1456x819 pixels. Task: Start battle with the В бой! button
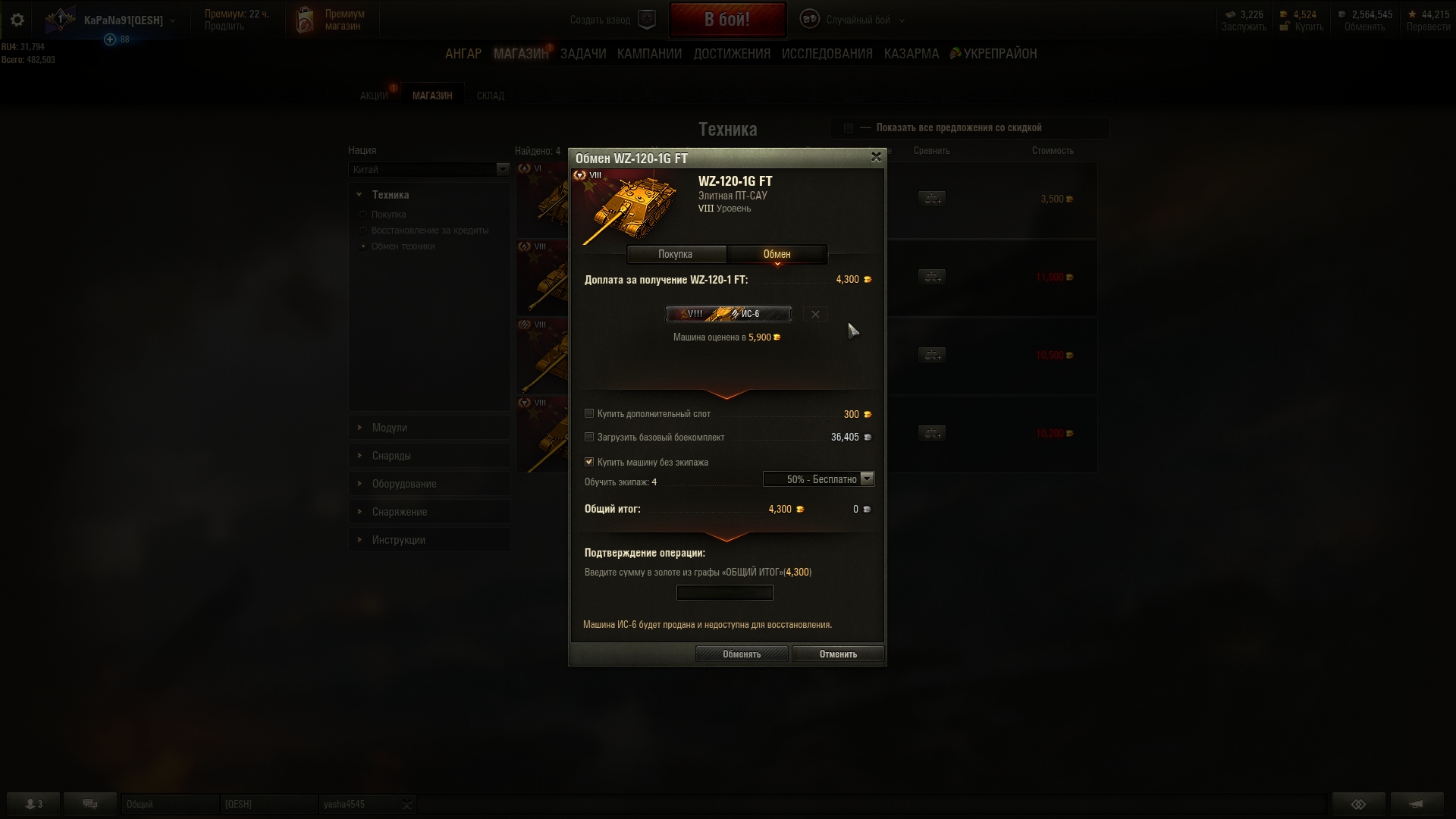point(726,20)
